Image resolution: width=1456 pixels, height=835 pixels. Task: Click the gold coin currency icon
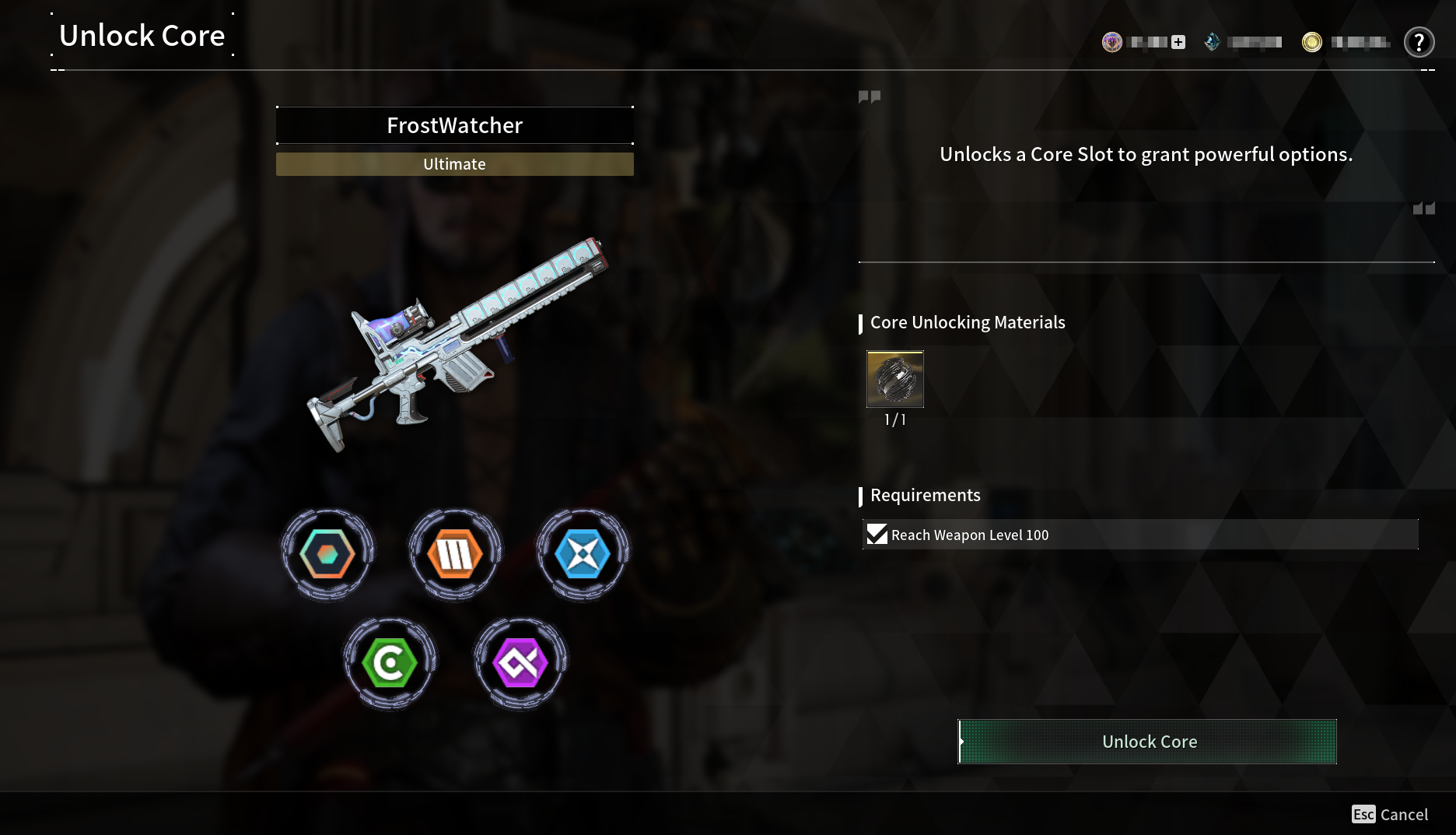coord(1312,42)
